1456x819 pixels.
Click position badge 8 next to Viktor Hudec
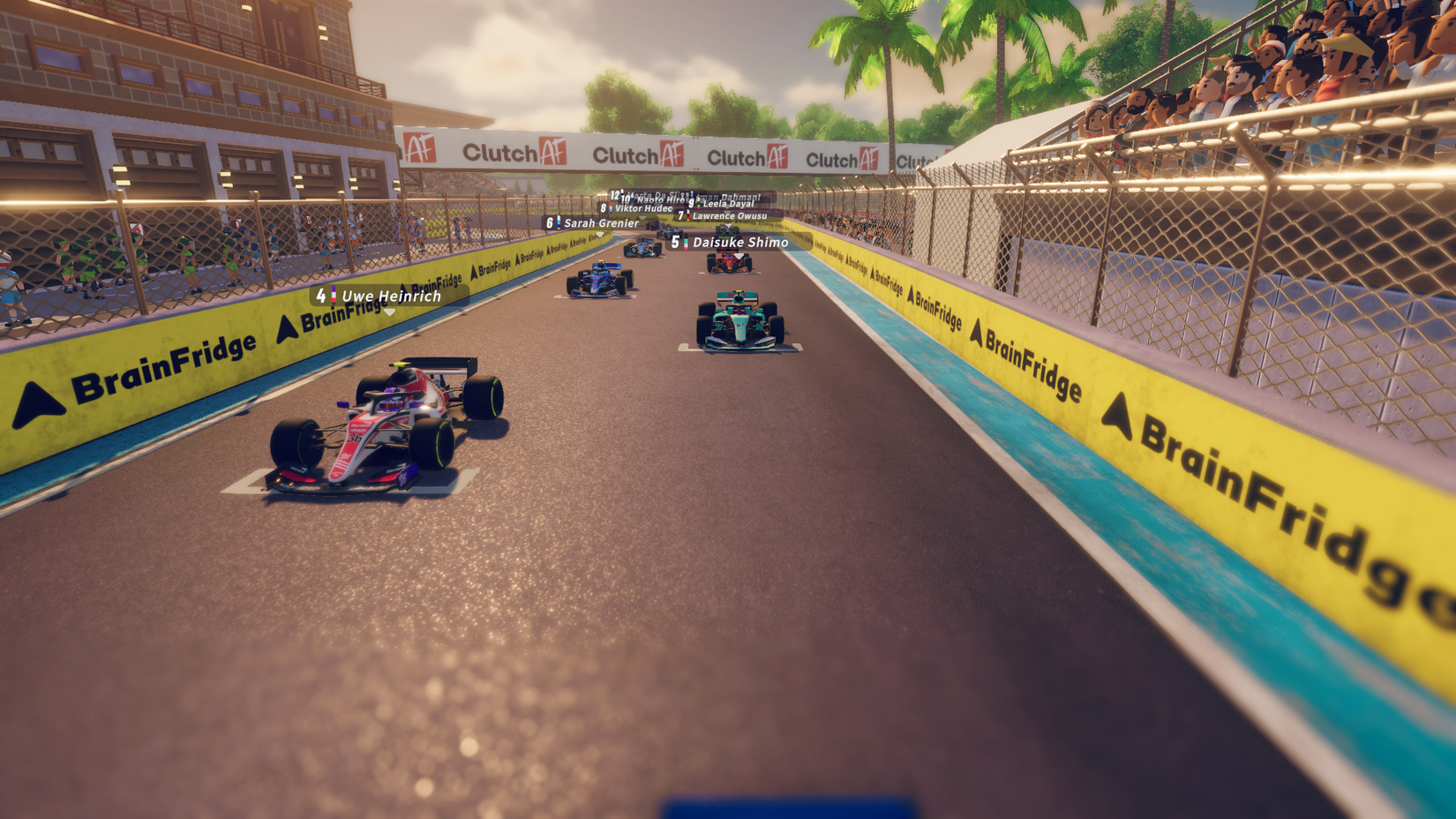click(x=604, y=208)
